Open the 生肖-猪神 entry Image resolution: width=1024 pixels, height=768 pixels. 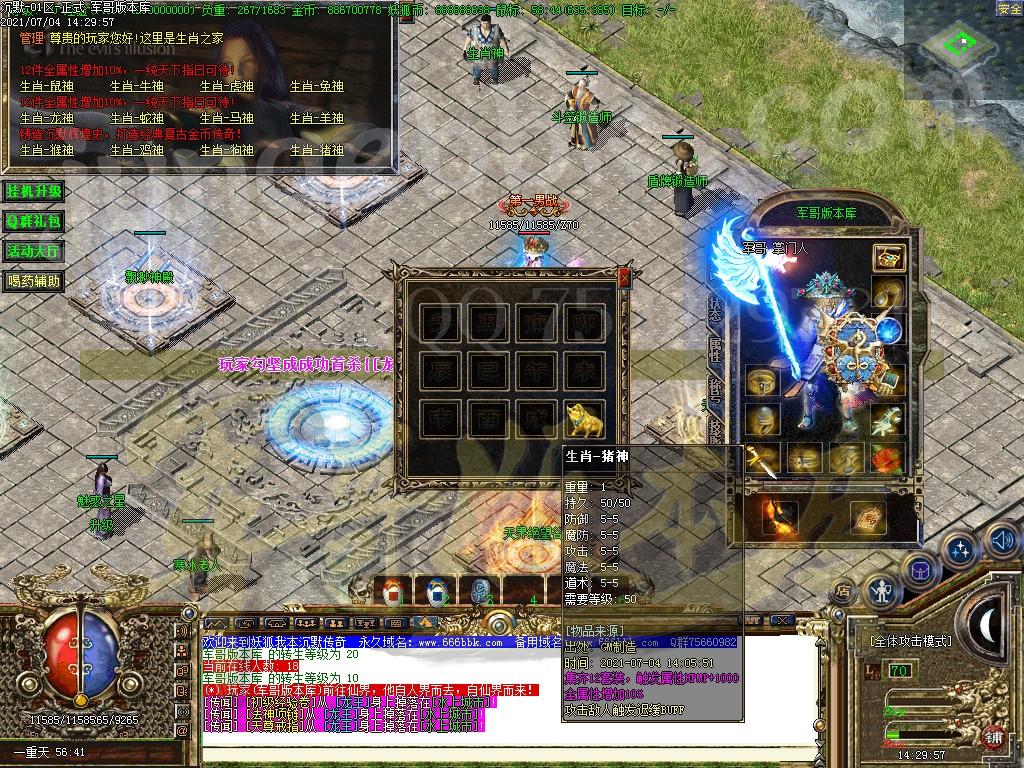(x=316, y=150)
